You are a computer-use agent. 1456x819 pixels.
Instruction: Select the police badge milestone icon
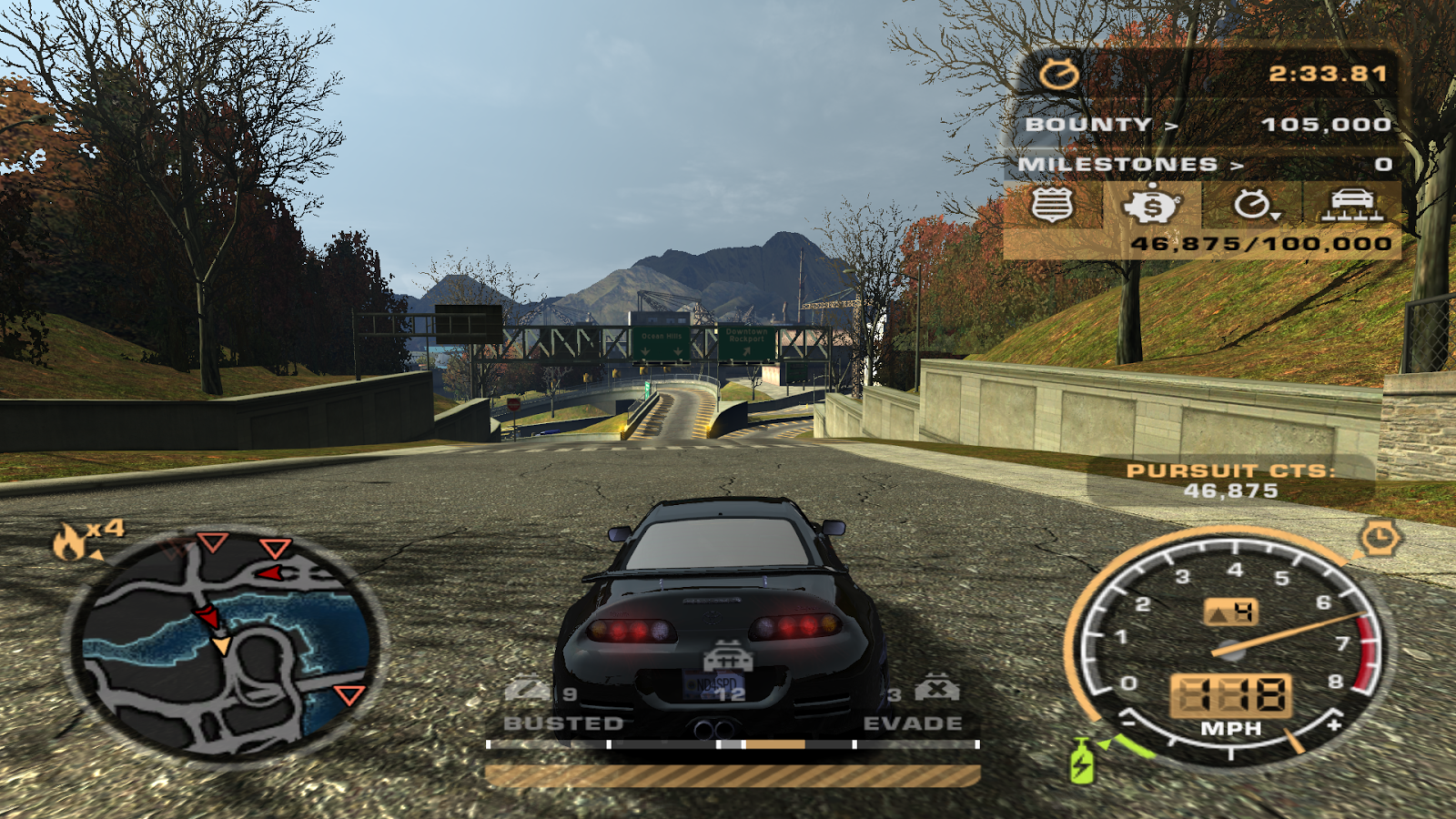(1052, 205)
